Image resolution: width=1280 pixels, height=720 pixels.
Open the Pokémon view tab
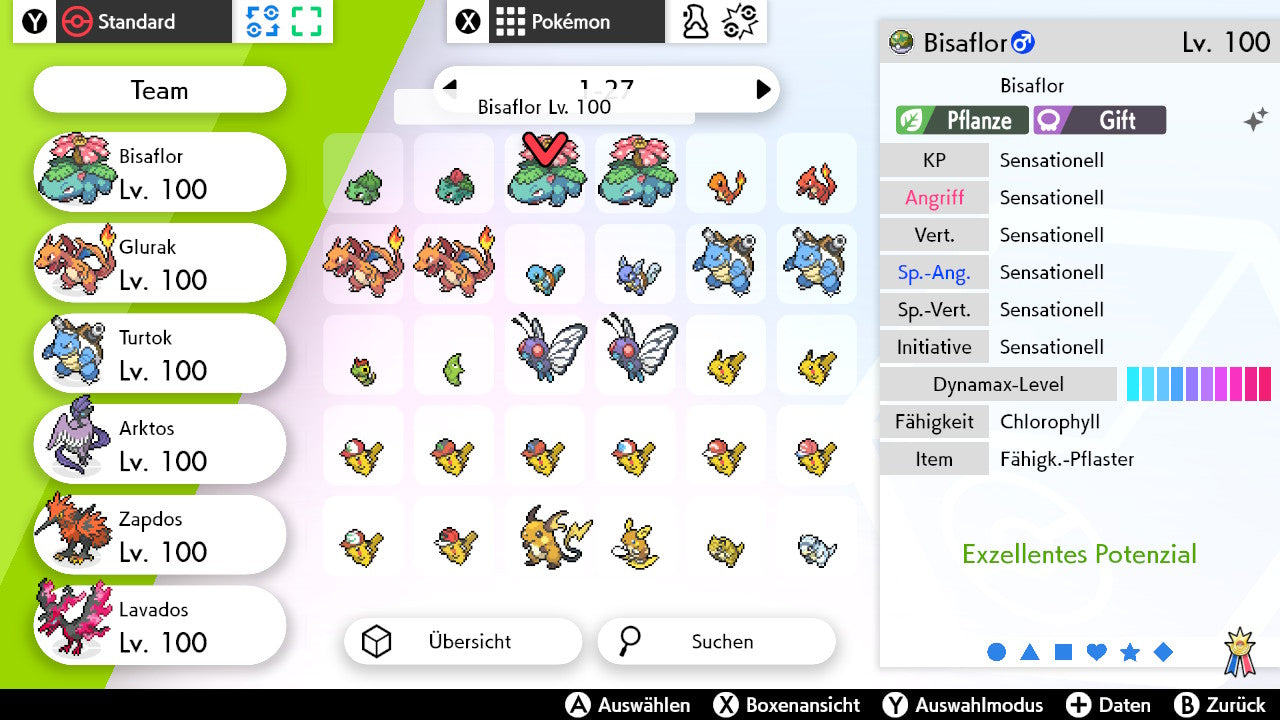[x=556, y=22]
